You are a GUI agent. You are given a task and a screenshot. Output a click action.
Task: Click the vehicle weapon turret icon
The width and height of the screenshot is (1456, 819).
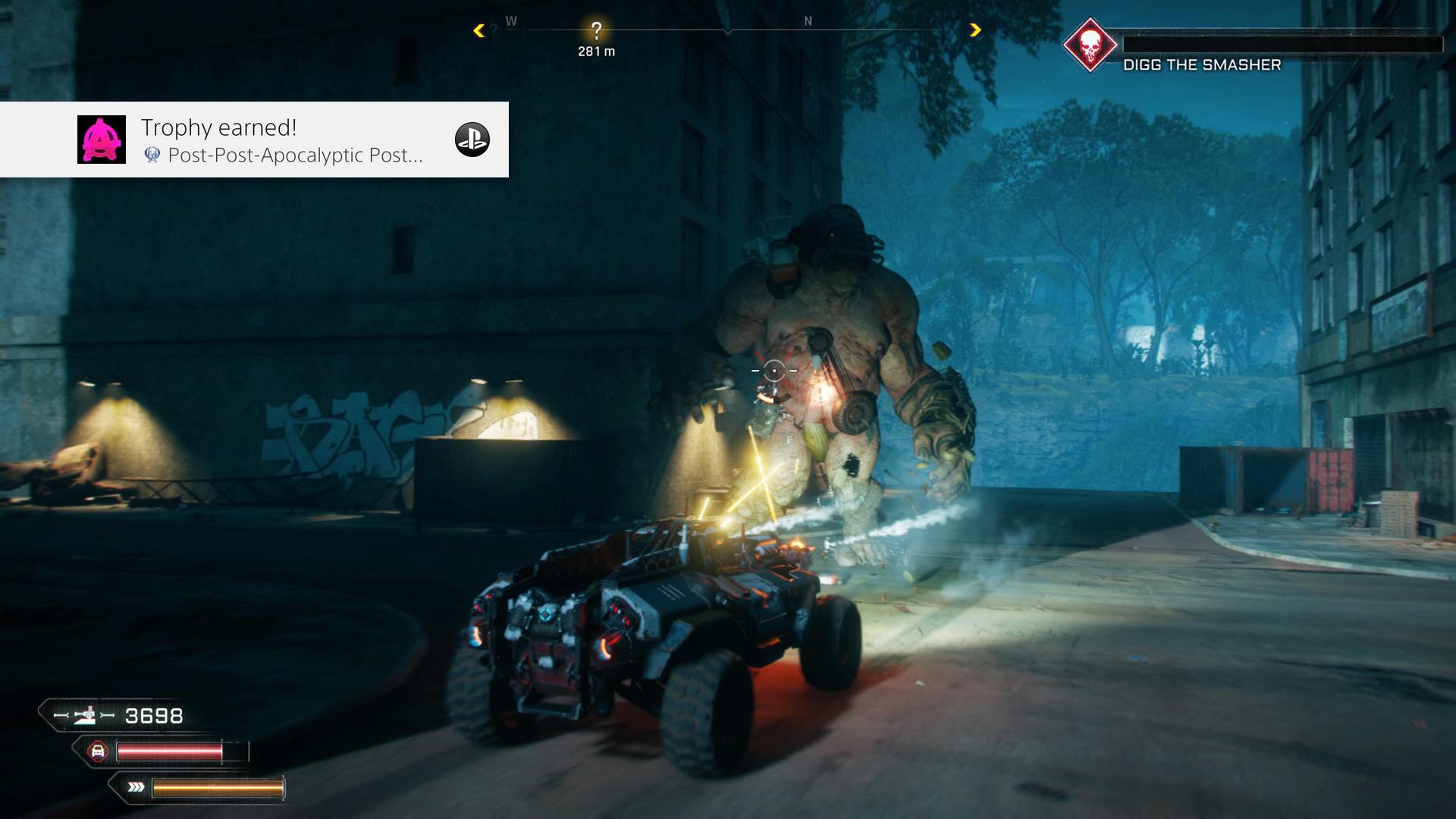[x=85, y=715]
